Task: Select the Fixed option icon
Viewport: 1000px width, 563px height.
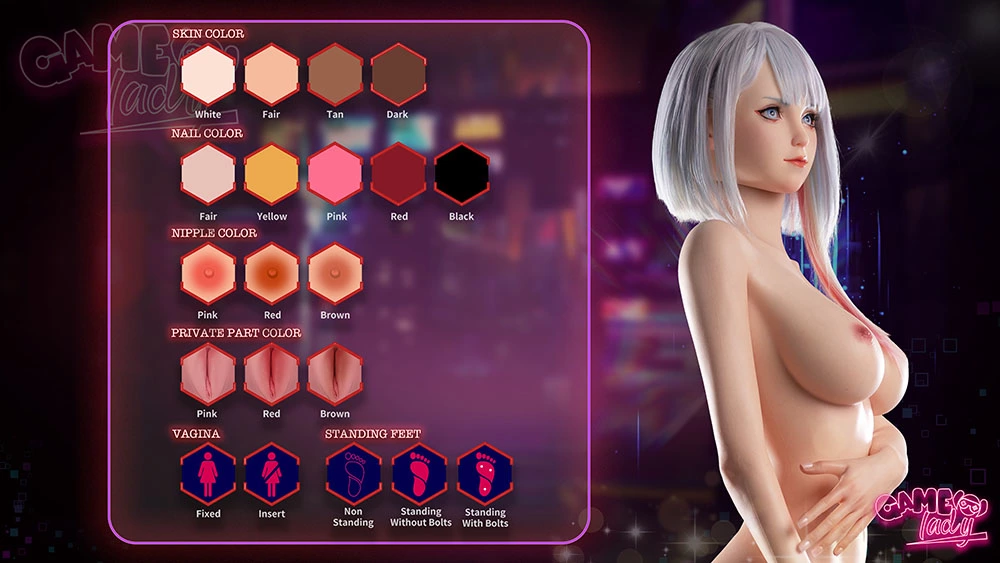Action: tap(208, 473)
